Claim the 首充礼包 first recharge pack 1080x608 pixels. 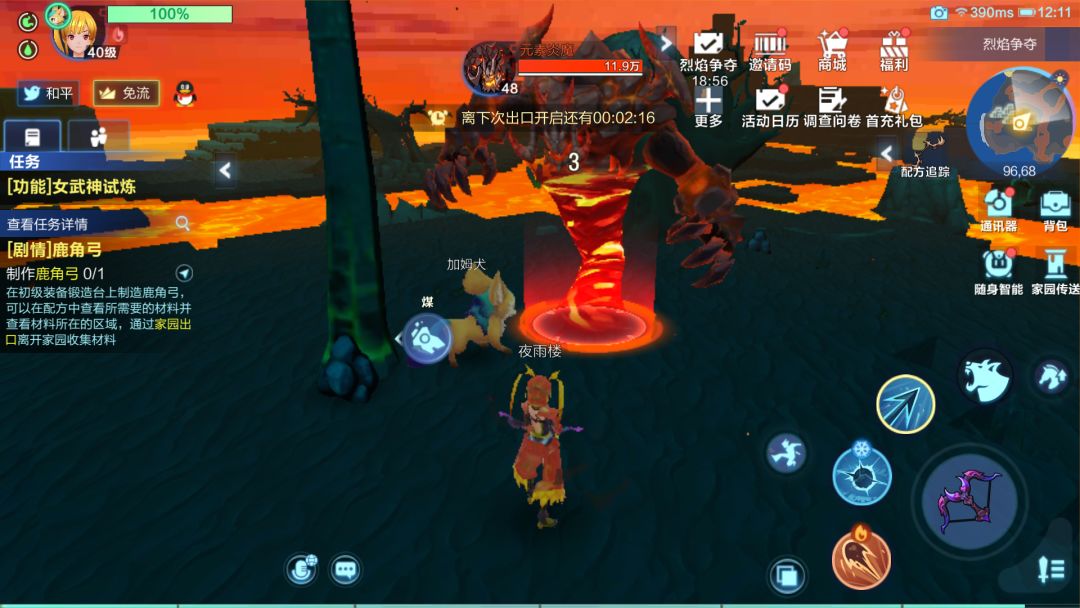(x=893, y=106)
